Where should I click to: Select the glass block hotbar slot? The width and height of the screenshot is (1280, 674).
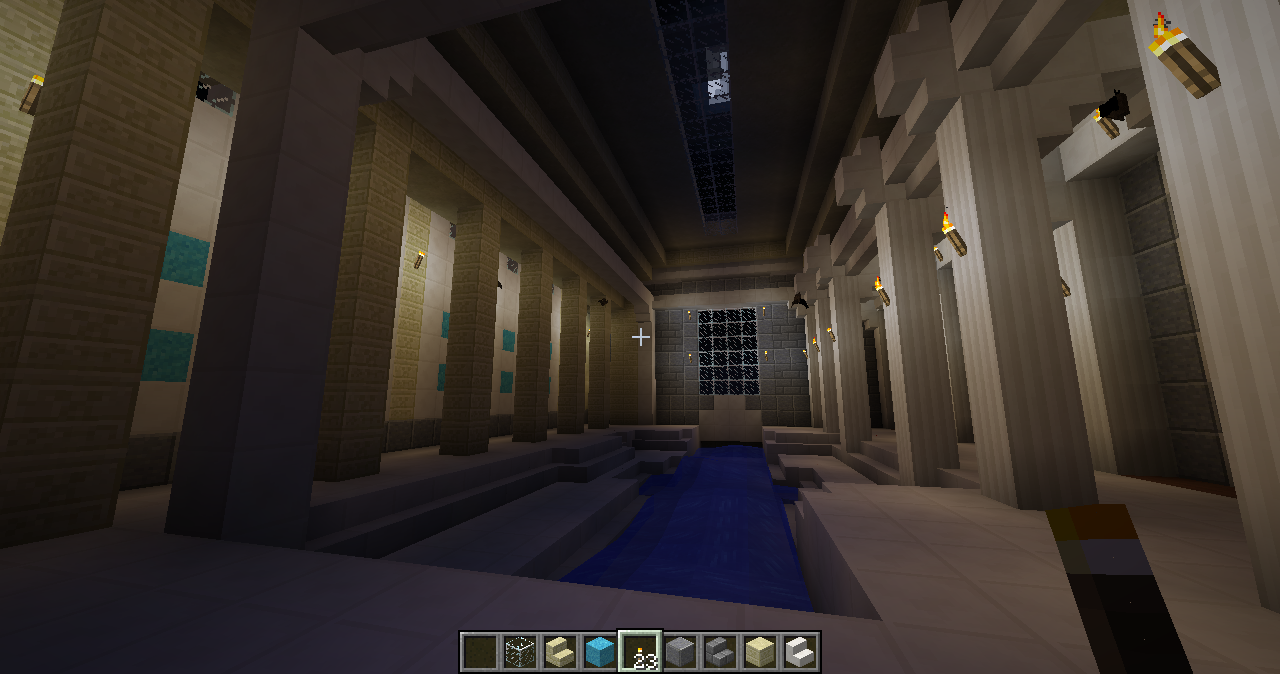[x=520, y=652]
